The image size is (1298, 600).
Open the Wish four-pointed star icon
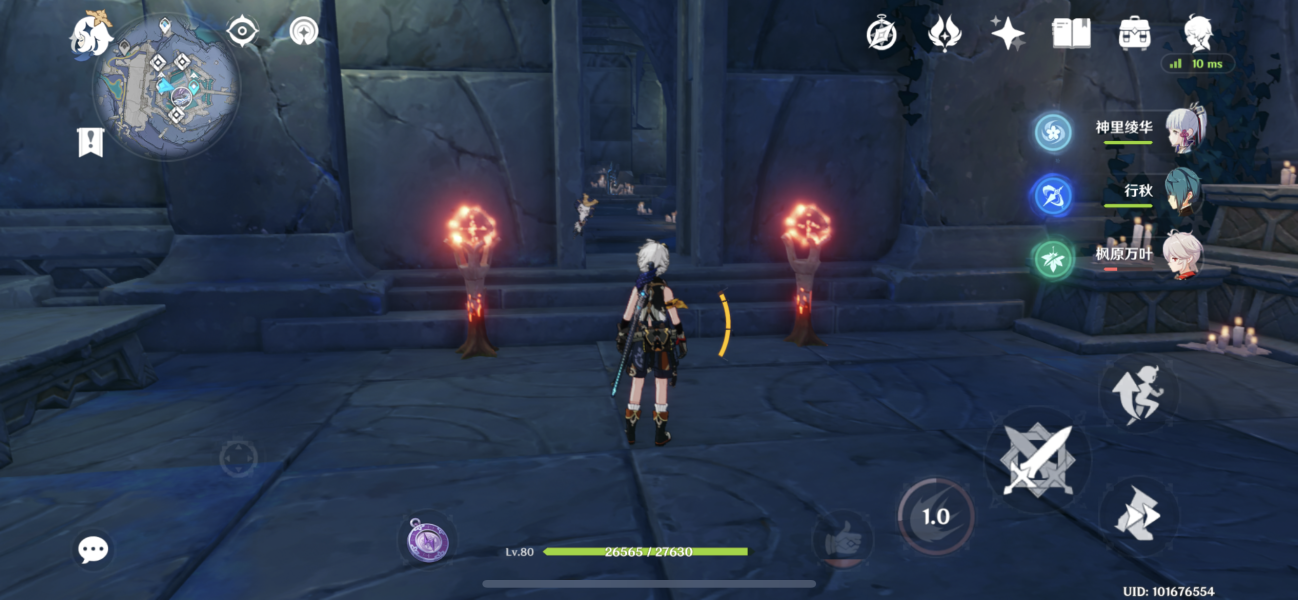click(x=1007, y=34)
